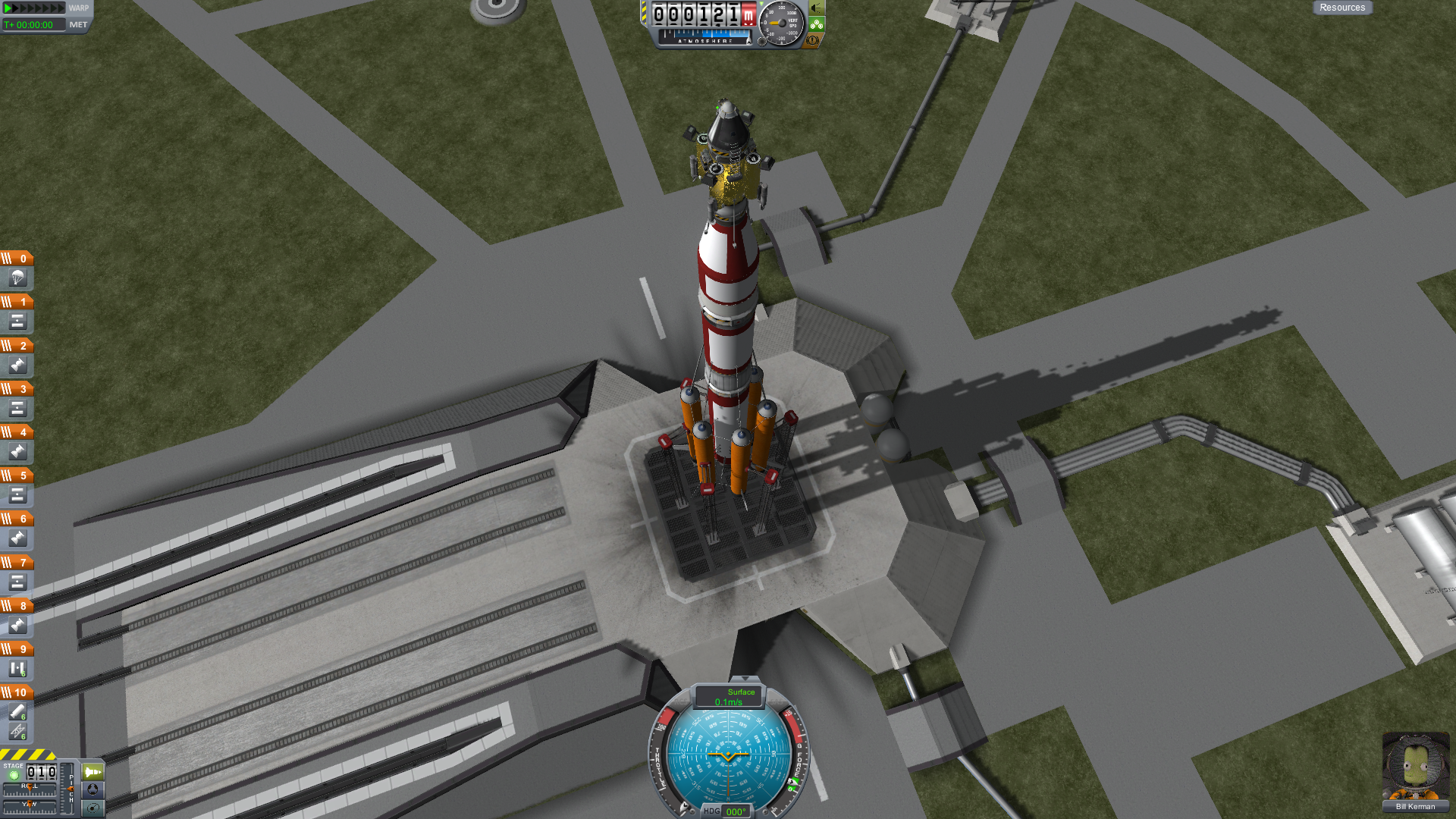Collapse the navball with the top arrow
This screenshot has height=819, width=1456.
click(745, 679)
